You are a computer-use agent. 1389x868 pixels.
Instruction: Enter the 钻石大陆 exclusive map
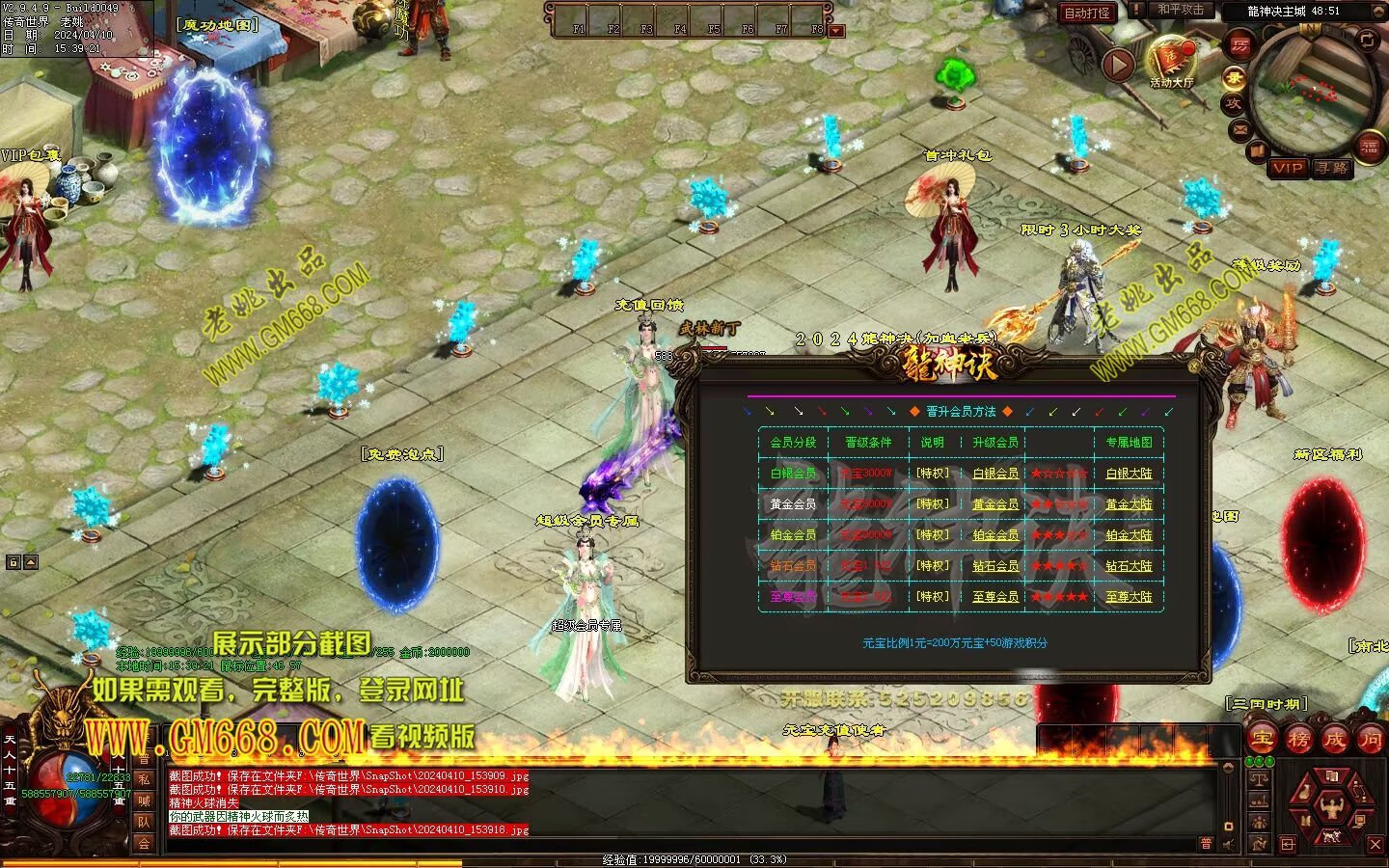(x=1129, y=566)
